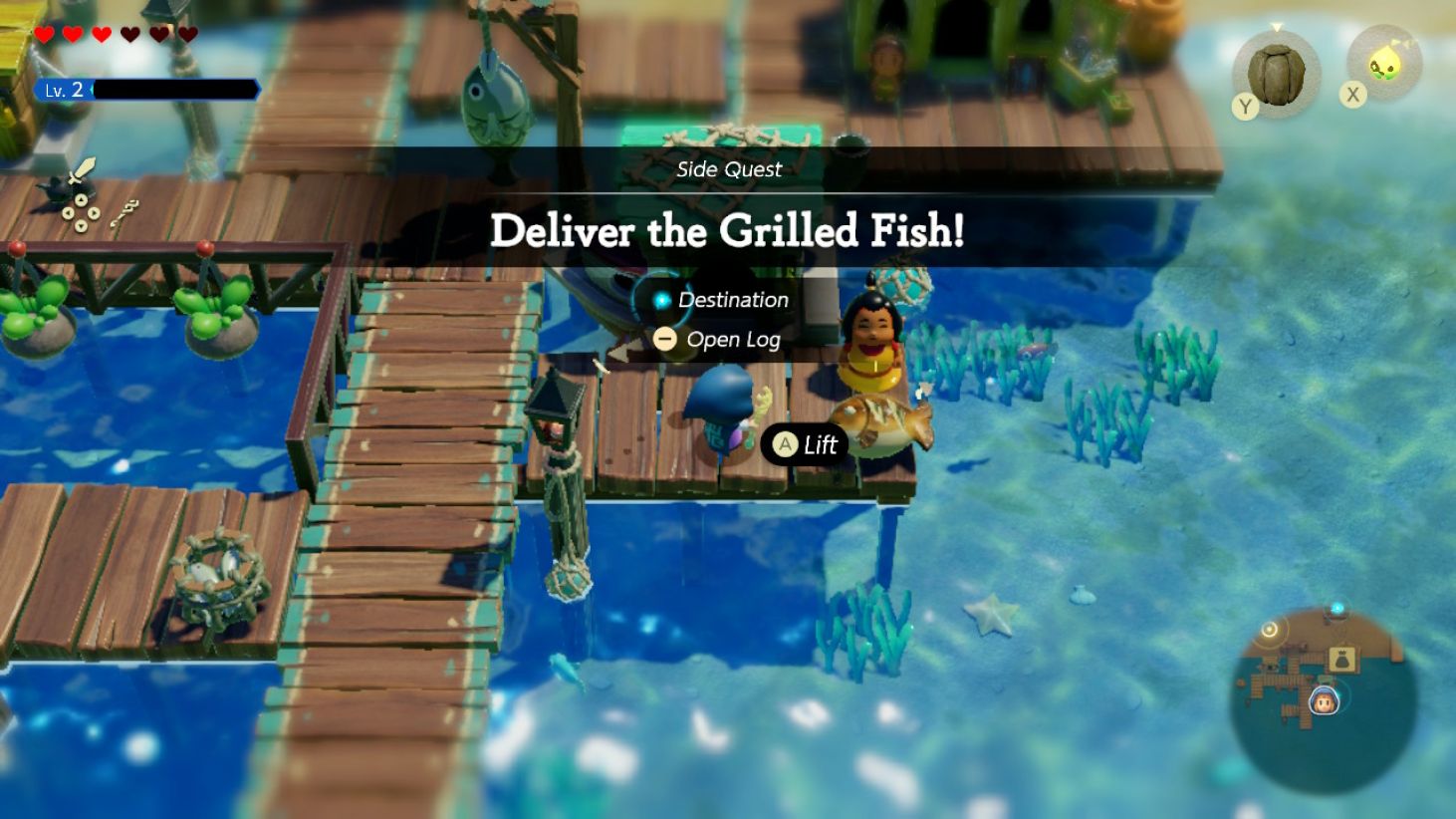Click the Lv. 2 experience bar

[149, 89]
